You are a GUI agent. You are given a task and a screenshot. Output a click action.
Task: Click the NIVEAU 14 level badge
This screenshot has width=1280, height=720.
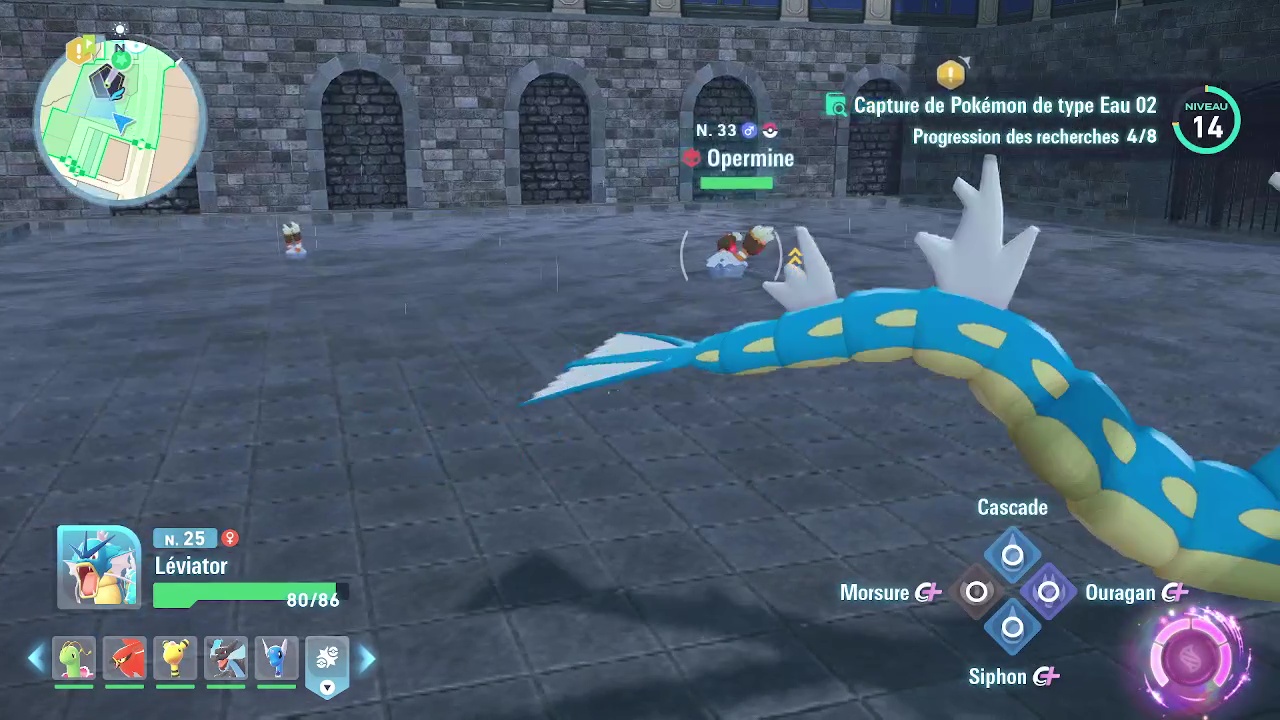pos(1206,120)
